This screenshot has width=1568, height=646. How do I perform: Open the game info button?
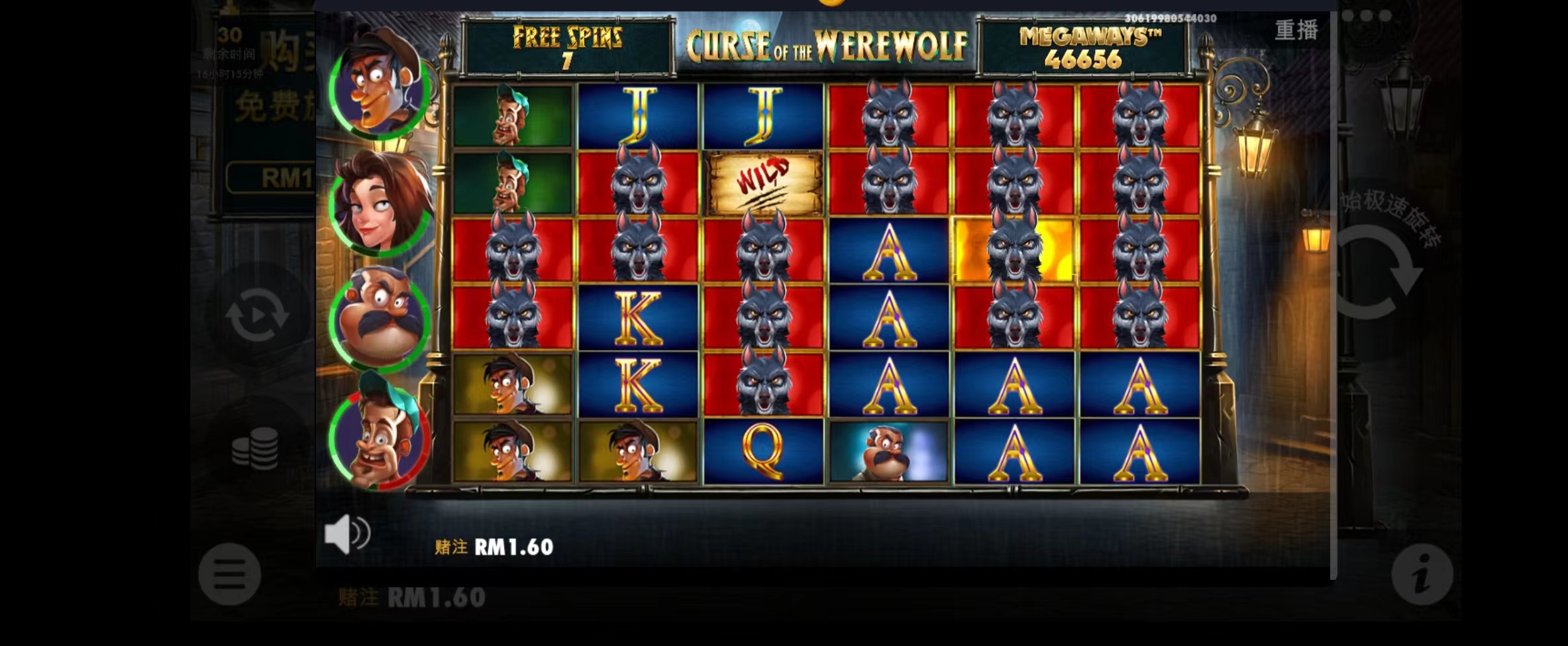point(1422,574)
